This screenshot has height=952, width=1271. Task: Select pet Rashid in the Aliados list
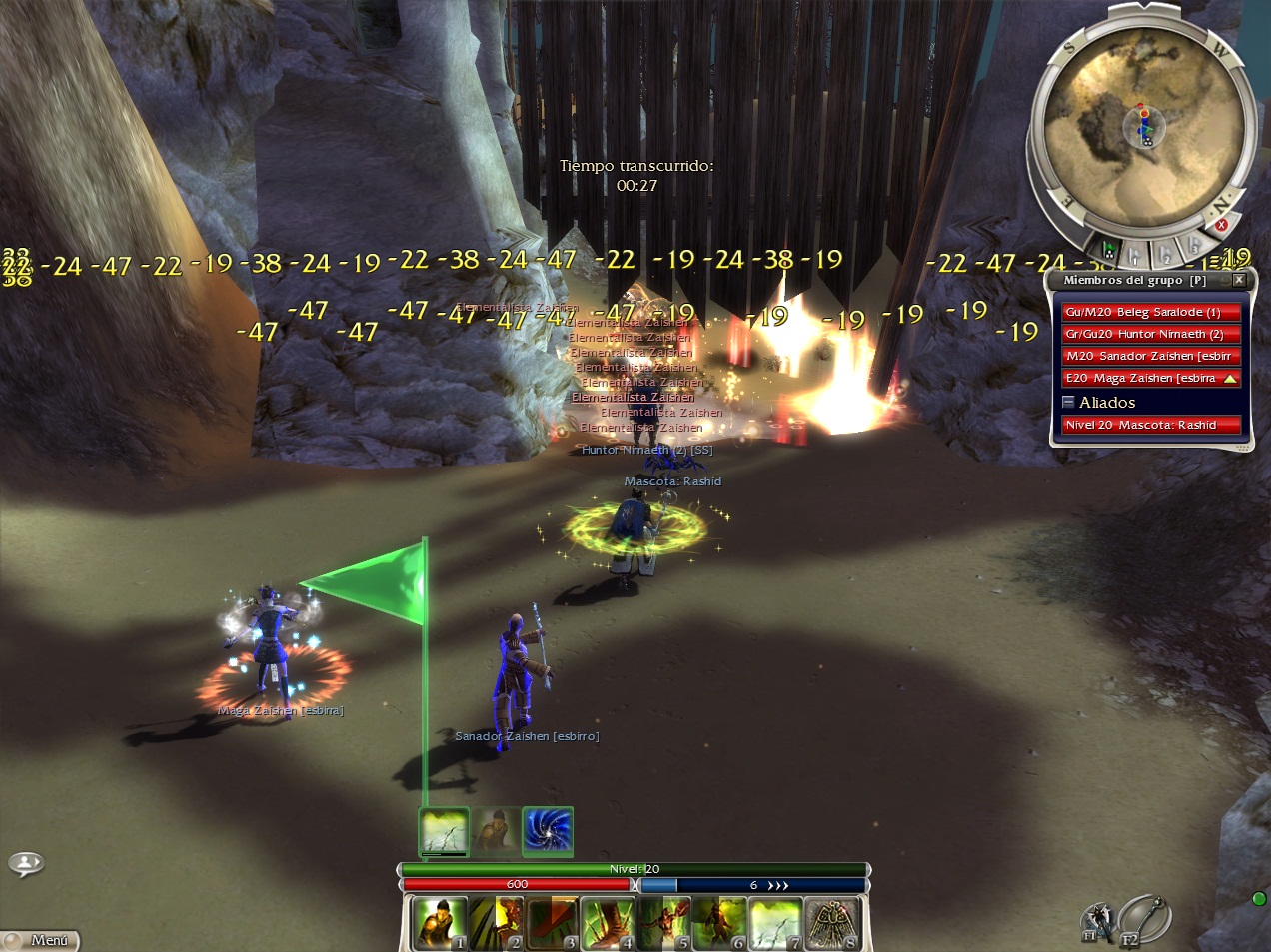[1150, 425]
